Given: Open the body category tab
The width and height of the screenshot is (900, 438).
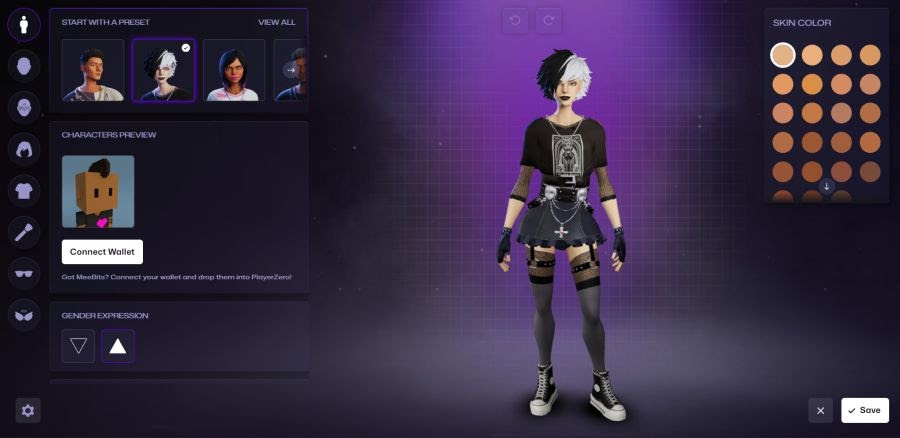Looking at the screenshot, I should tap(24, 24).
